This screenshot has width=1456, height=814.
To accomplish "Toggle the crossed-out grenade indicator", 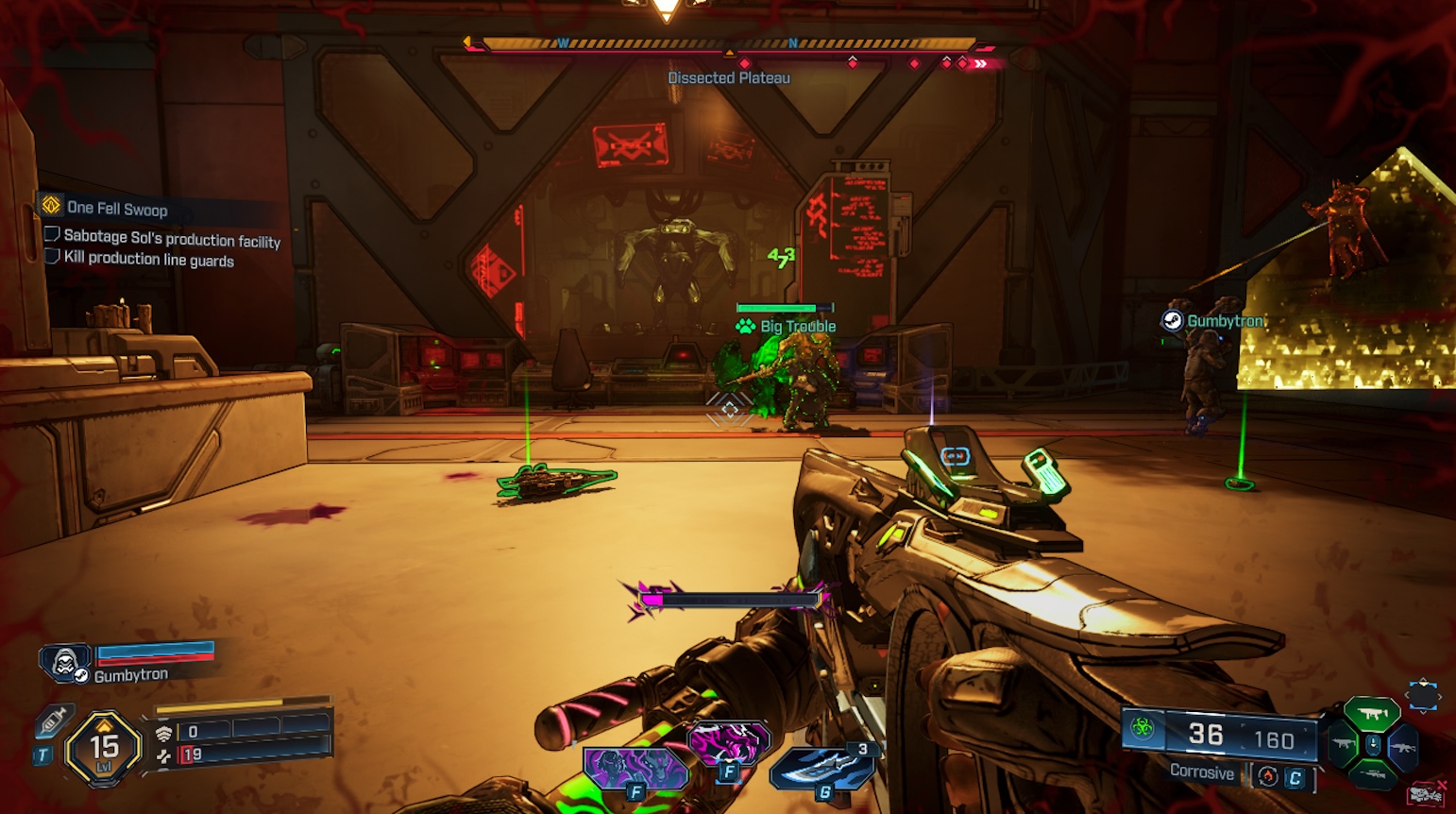I will pyautogui.click(x=1425, y=792).
